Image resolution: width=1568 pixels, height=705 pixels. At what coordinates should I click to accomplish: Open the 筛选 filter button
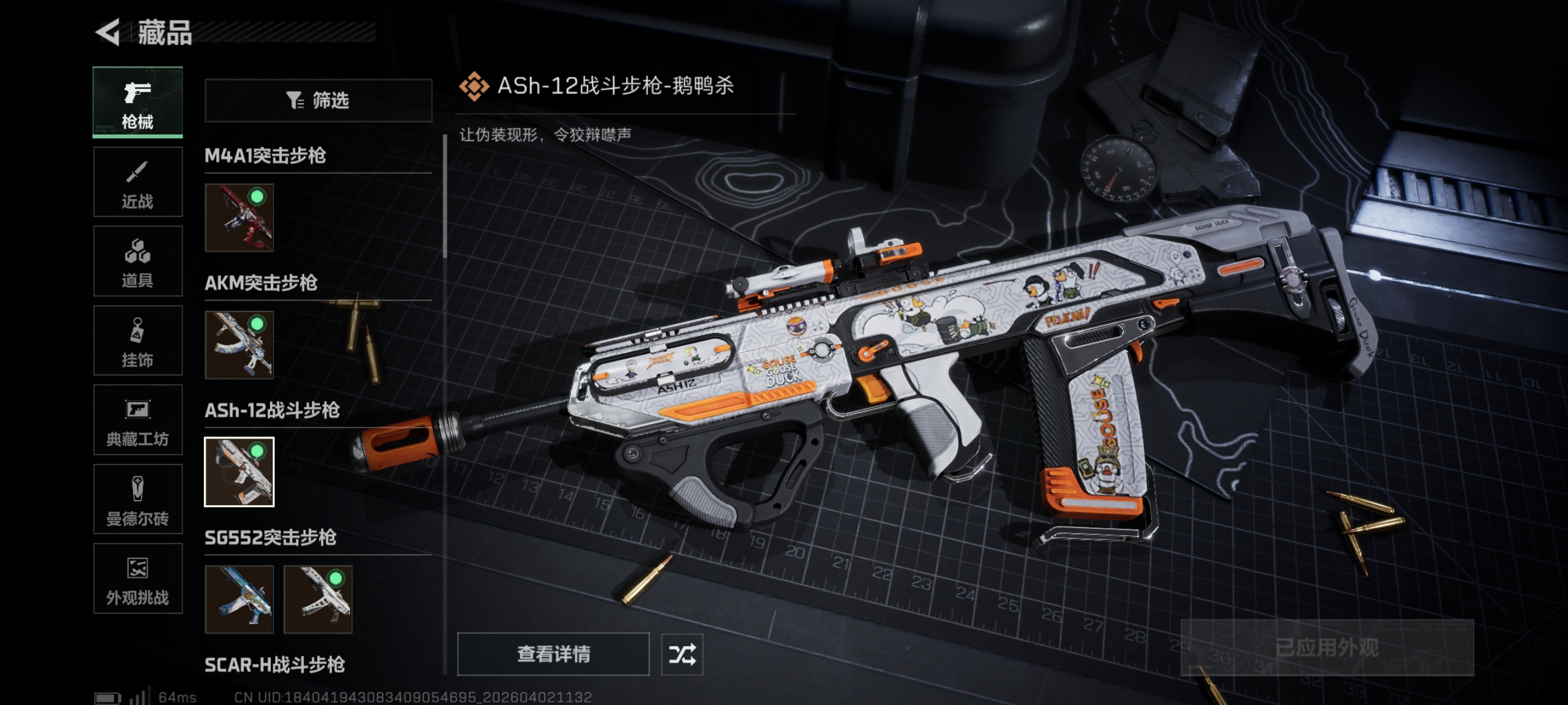pyautogui.click(x=318, y=100)
